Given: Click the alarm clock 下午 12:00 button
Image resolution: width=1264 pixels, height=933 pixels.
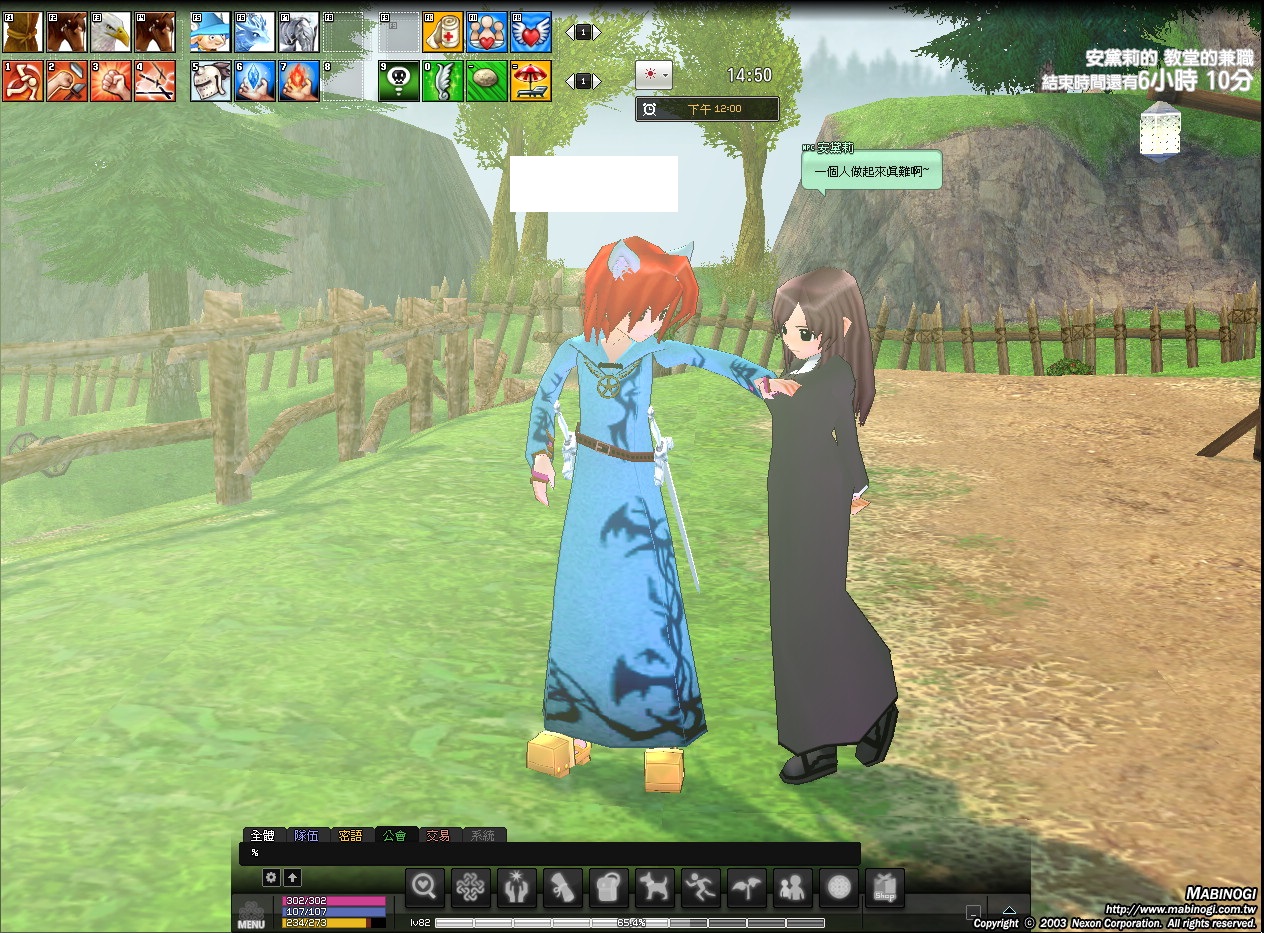Looking at the screenshot, I should (x=707, y=108).
